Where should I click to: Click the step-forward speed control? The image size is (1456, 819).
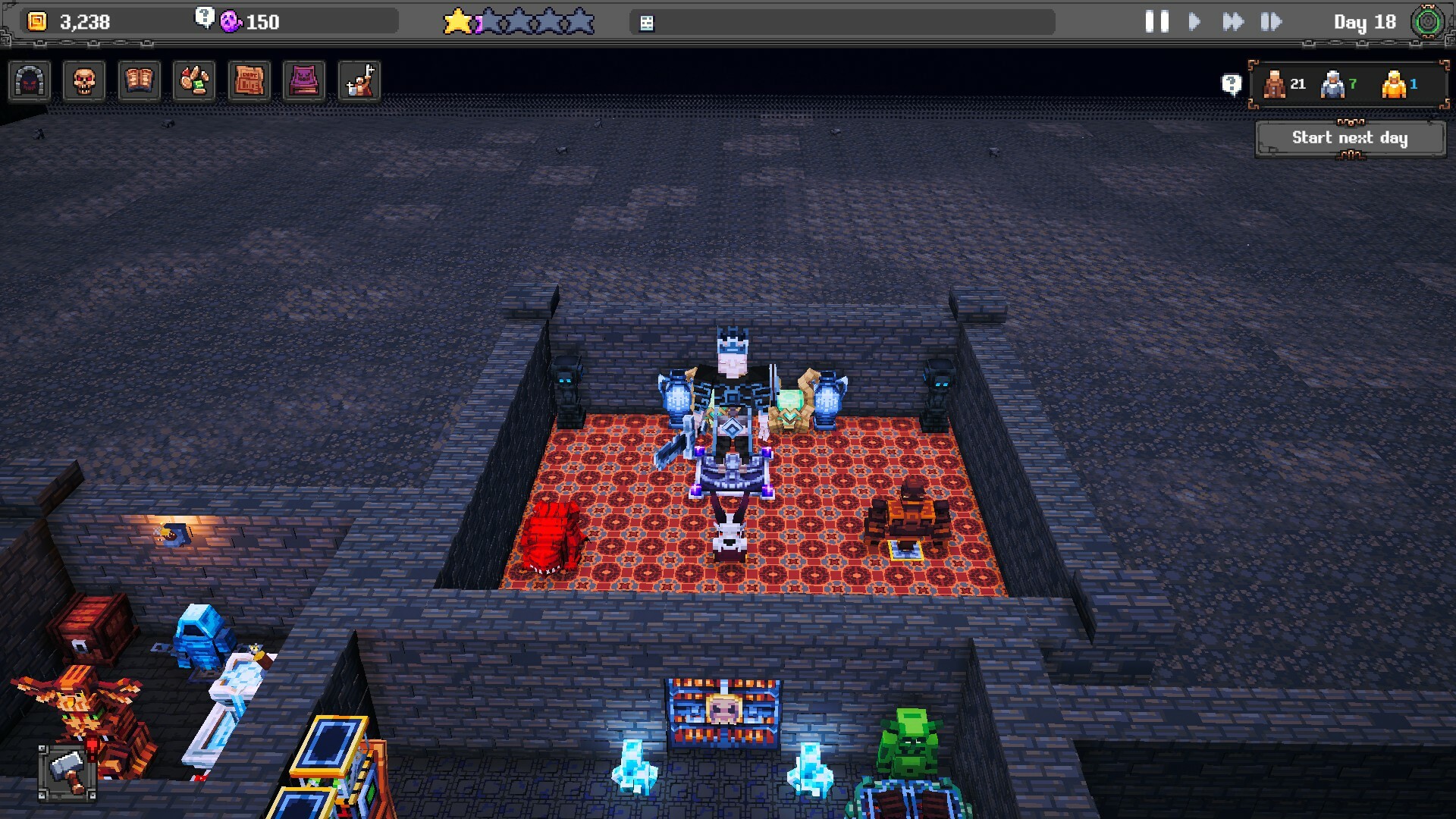[x=1271, y=21]
